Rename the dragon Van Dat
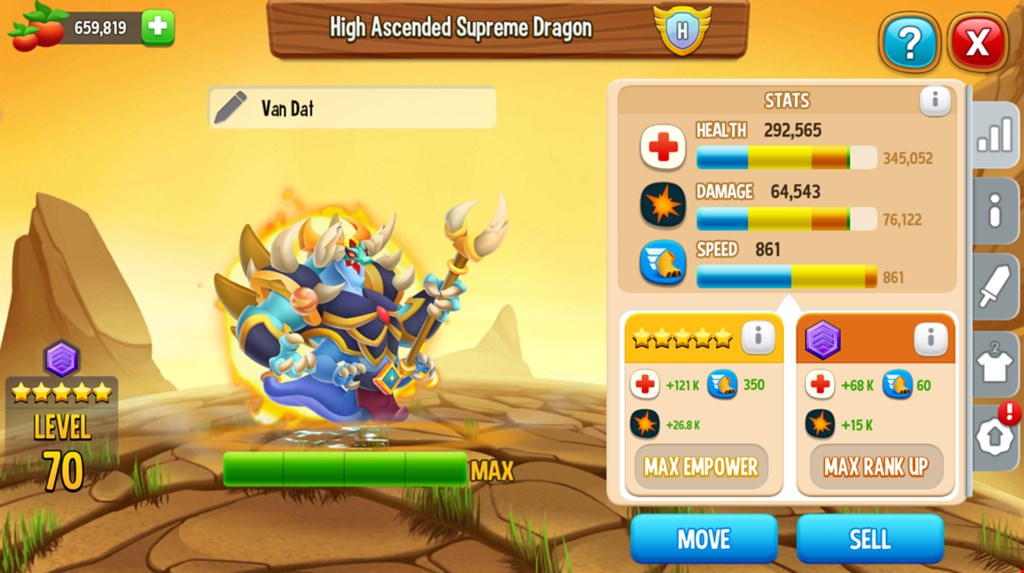1024x573 pixels. [x=231, y=108]
